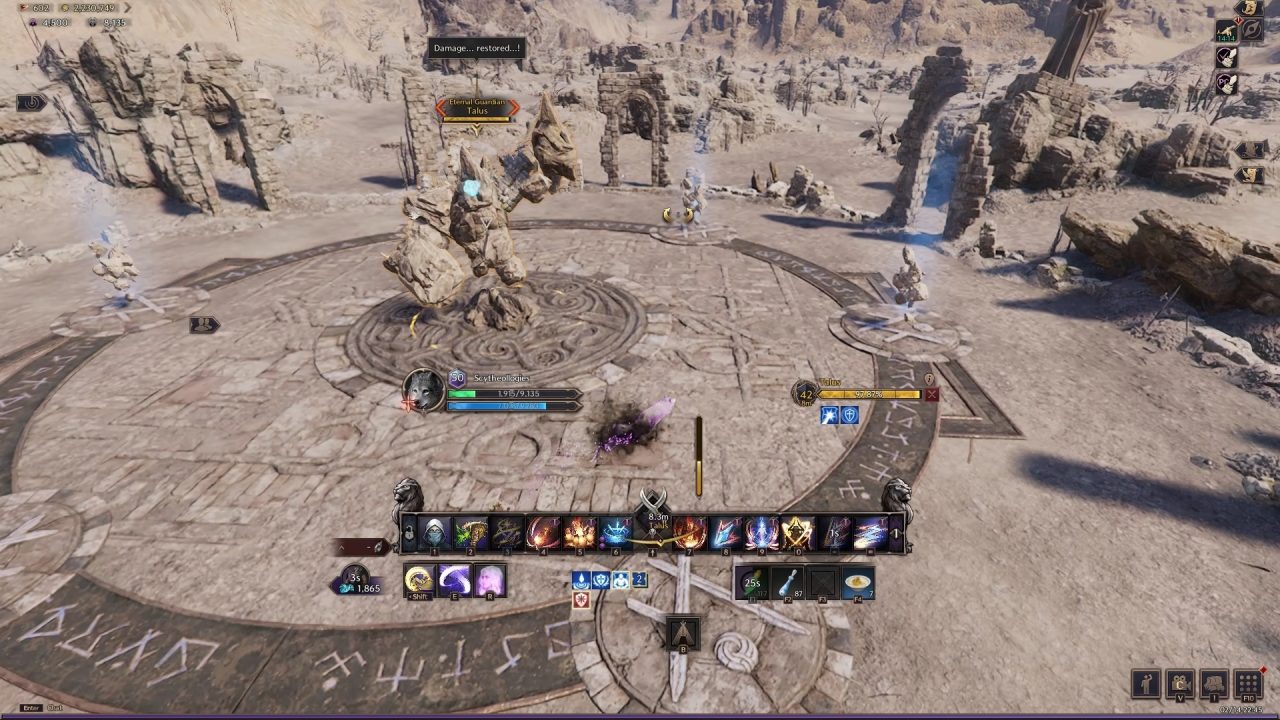Close the Talus target frame
The image size is (1280, 720).
[932, 395]
